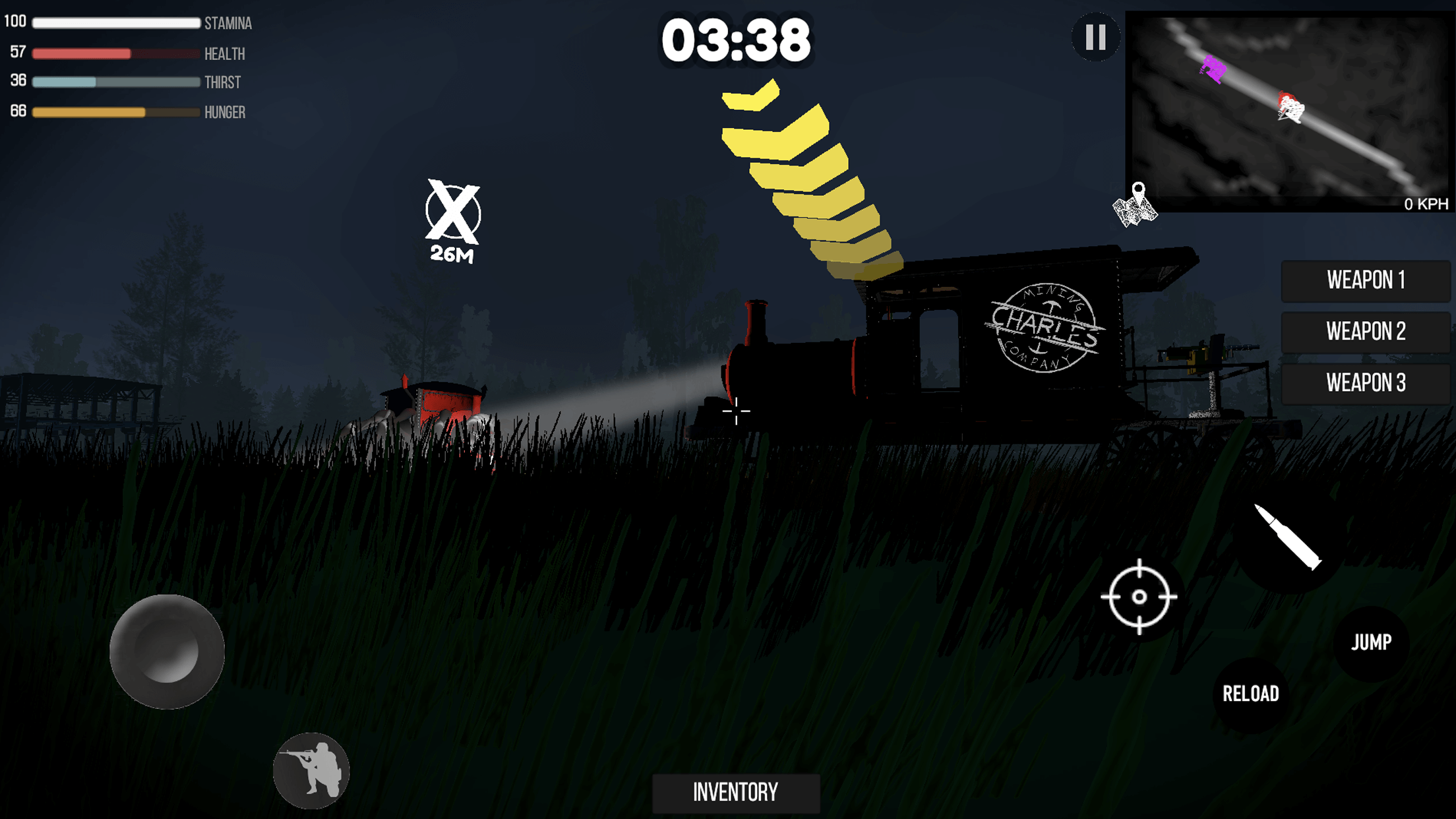Tap the virtual movement joystick

(x=167, y=652)
